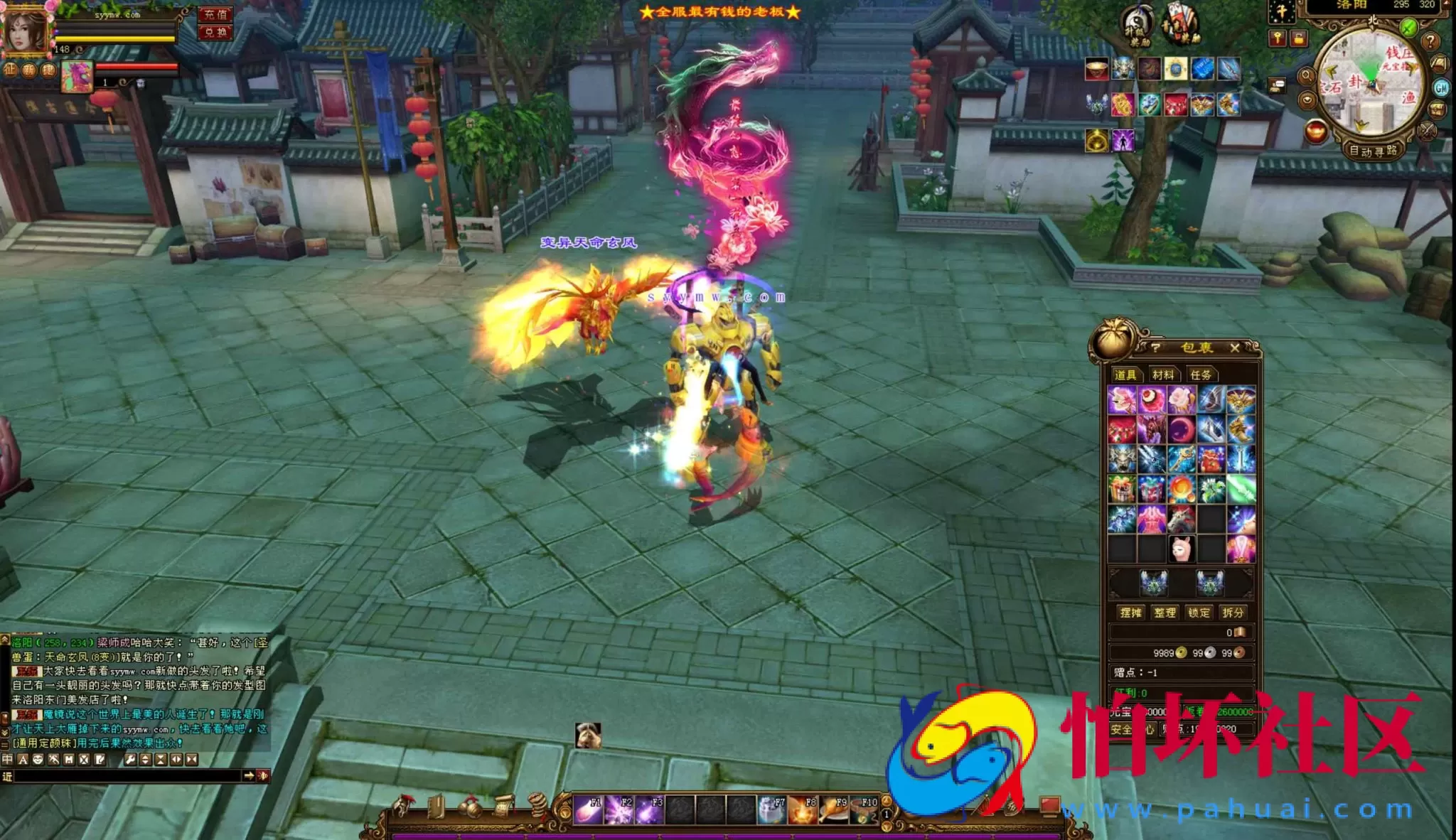This screenshot has width=1456, height=840.
Task: Toggle the padlock icon next to the key icon
Action: pyautogui.click(x=1299, y=38)
